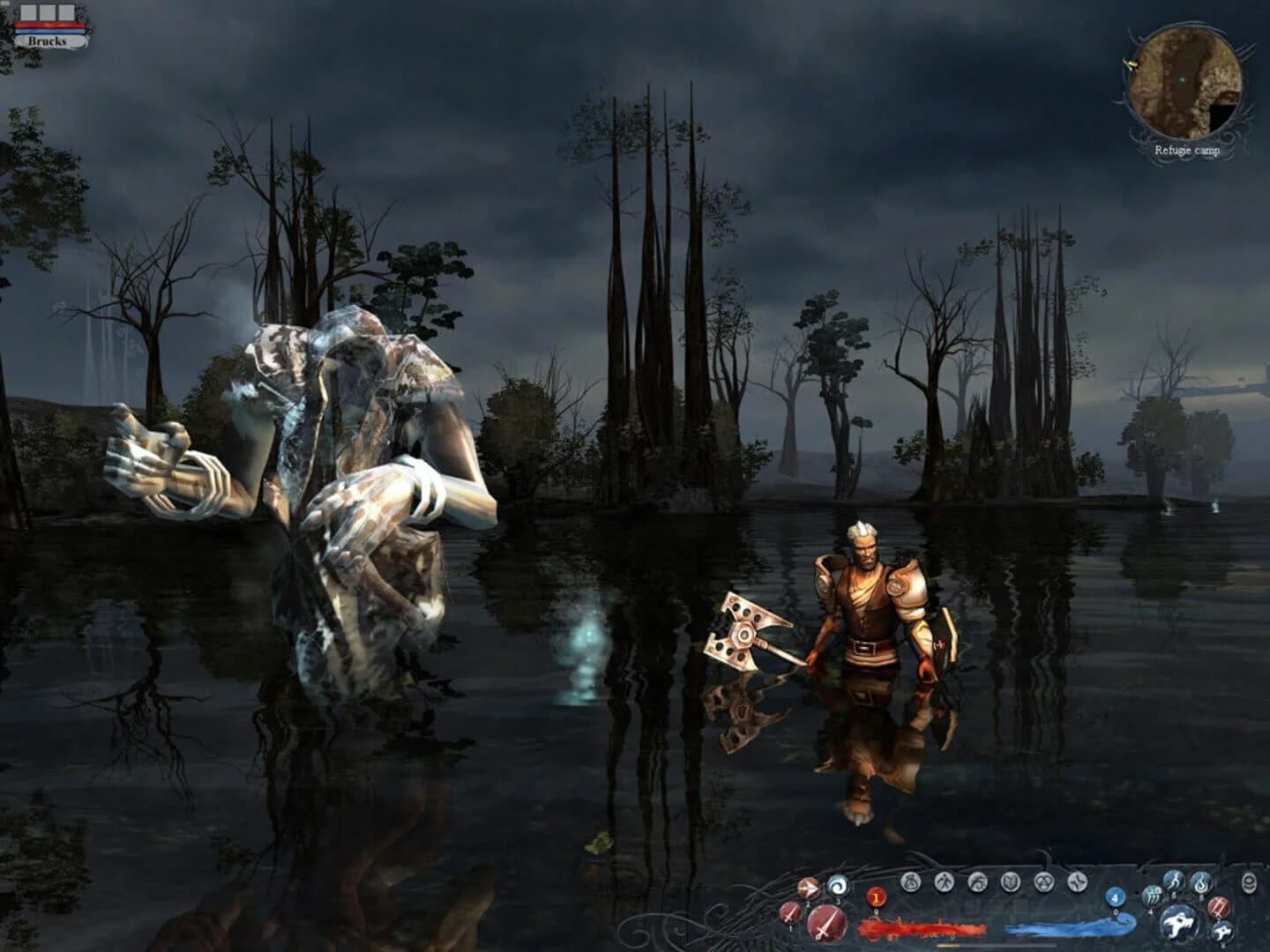Open the inventory bag icon
Screen dimensions: 1270x952
pyautogui.click(x=910, y=881)
